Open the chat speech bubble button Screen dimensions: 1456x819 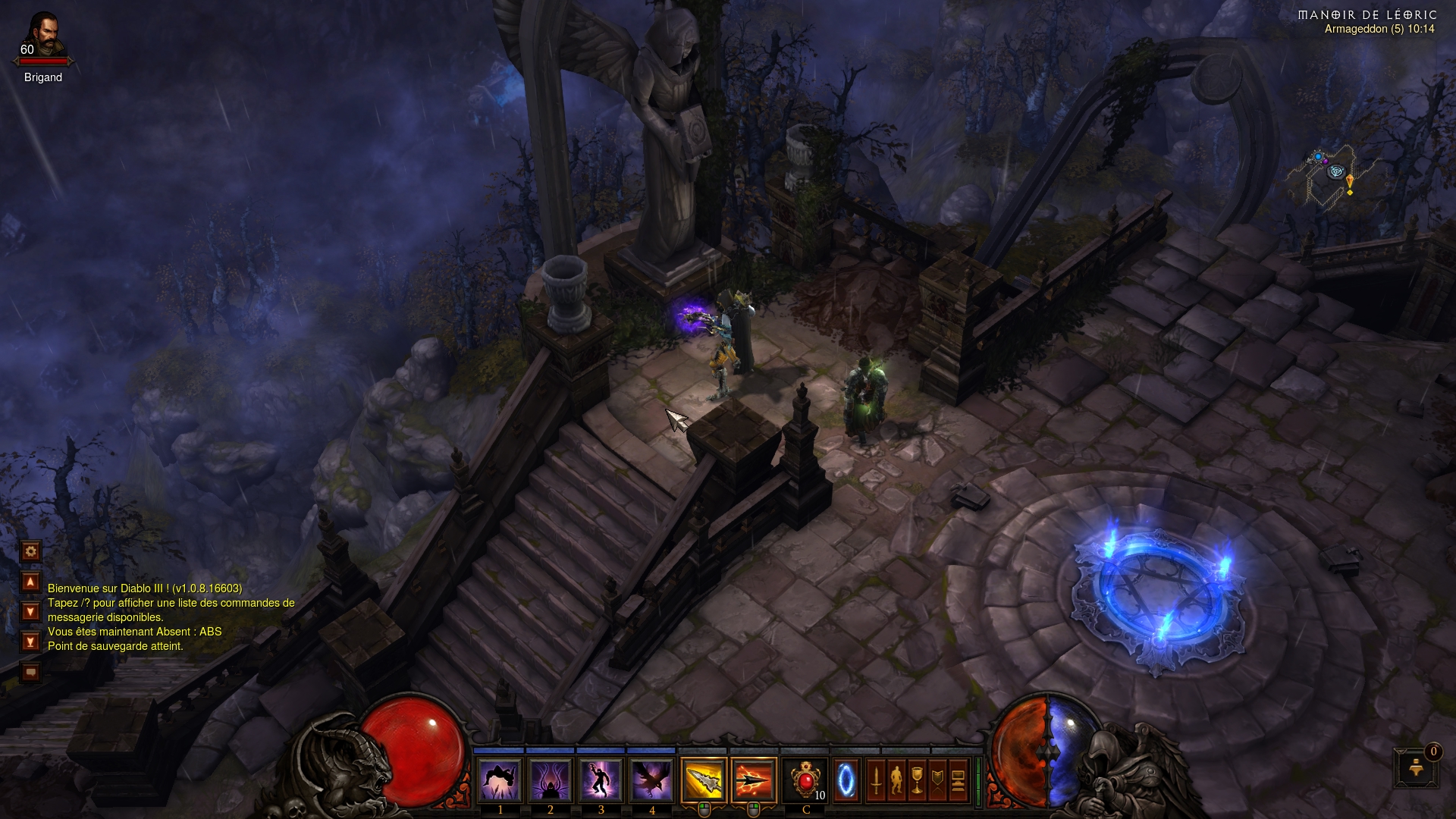[30, 672]
